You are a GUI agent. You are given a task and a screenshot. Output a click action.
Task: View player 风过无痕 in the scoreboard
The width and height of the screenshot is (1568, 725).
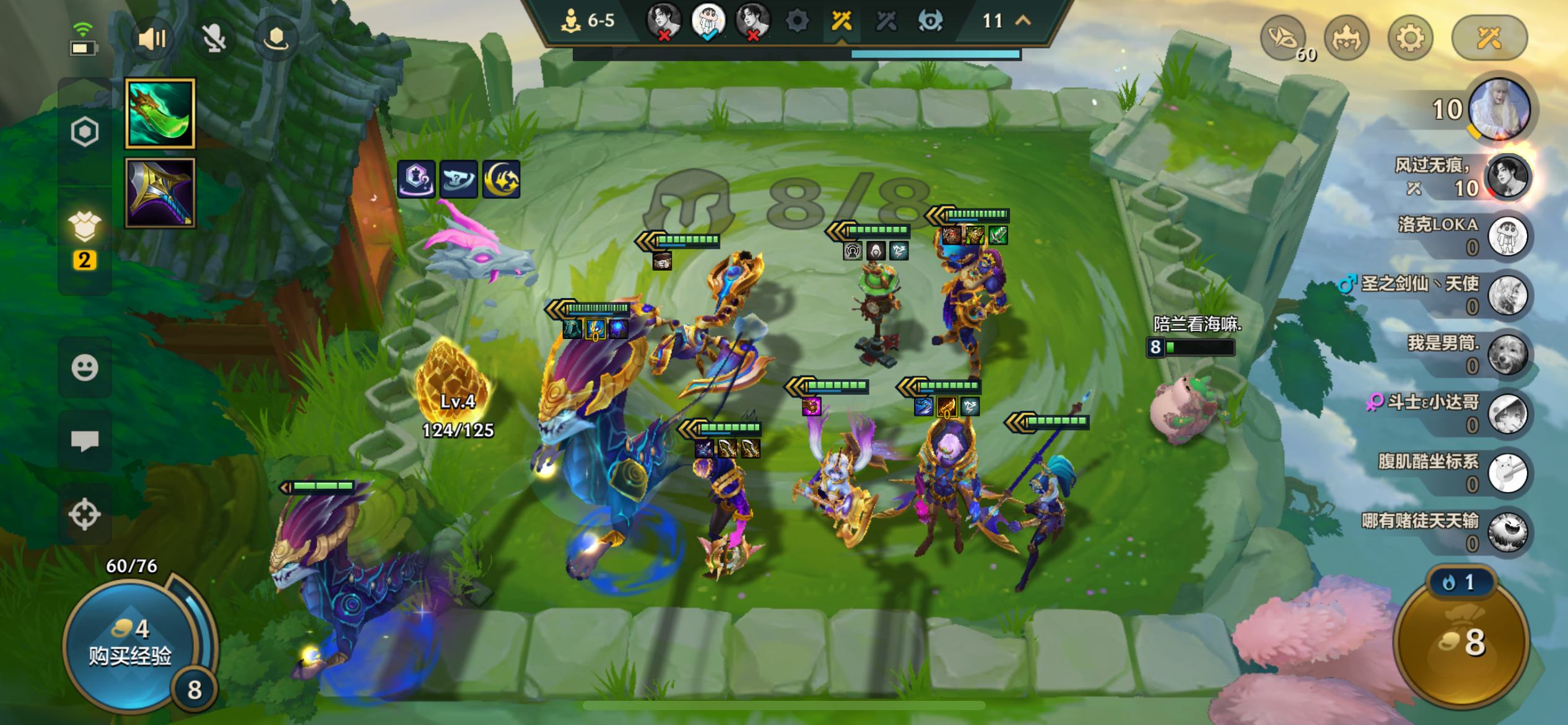[x=1507, y=177]
